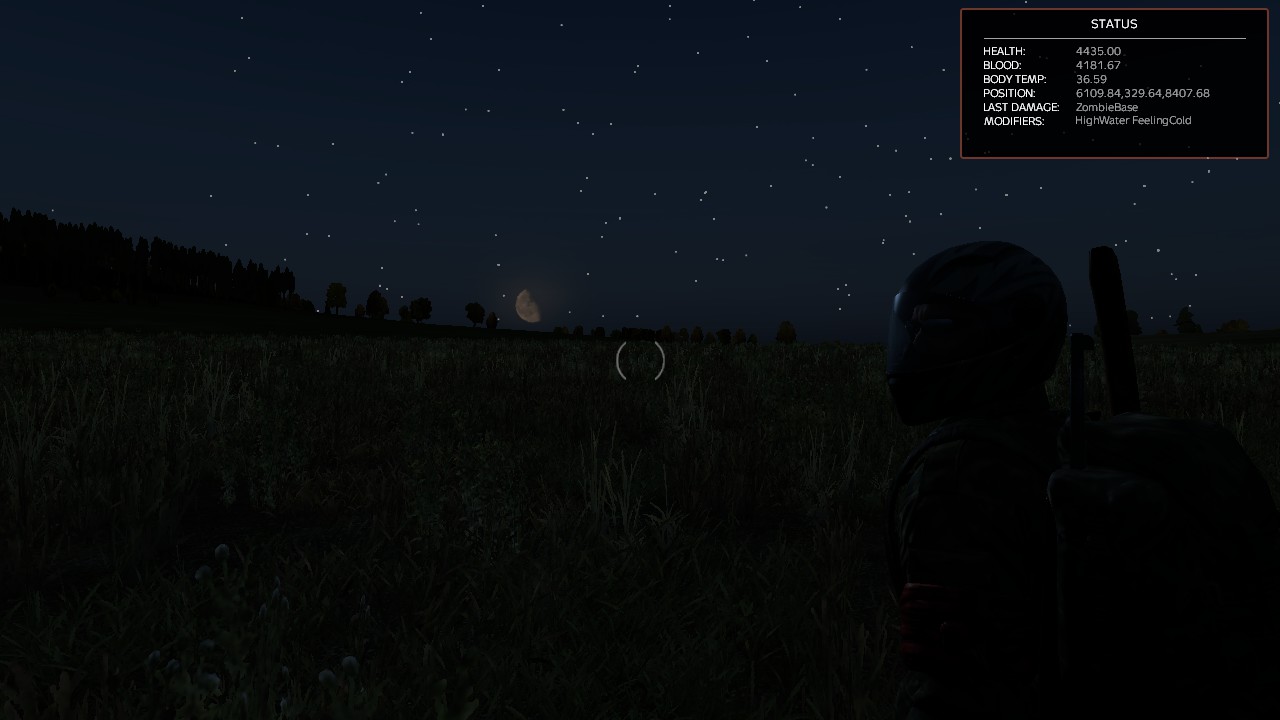This screenshot has height=720, width=1280.
Task: Select the HEALTH label
Action: [x=1004, y=51]
